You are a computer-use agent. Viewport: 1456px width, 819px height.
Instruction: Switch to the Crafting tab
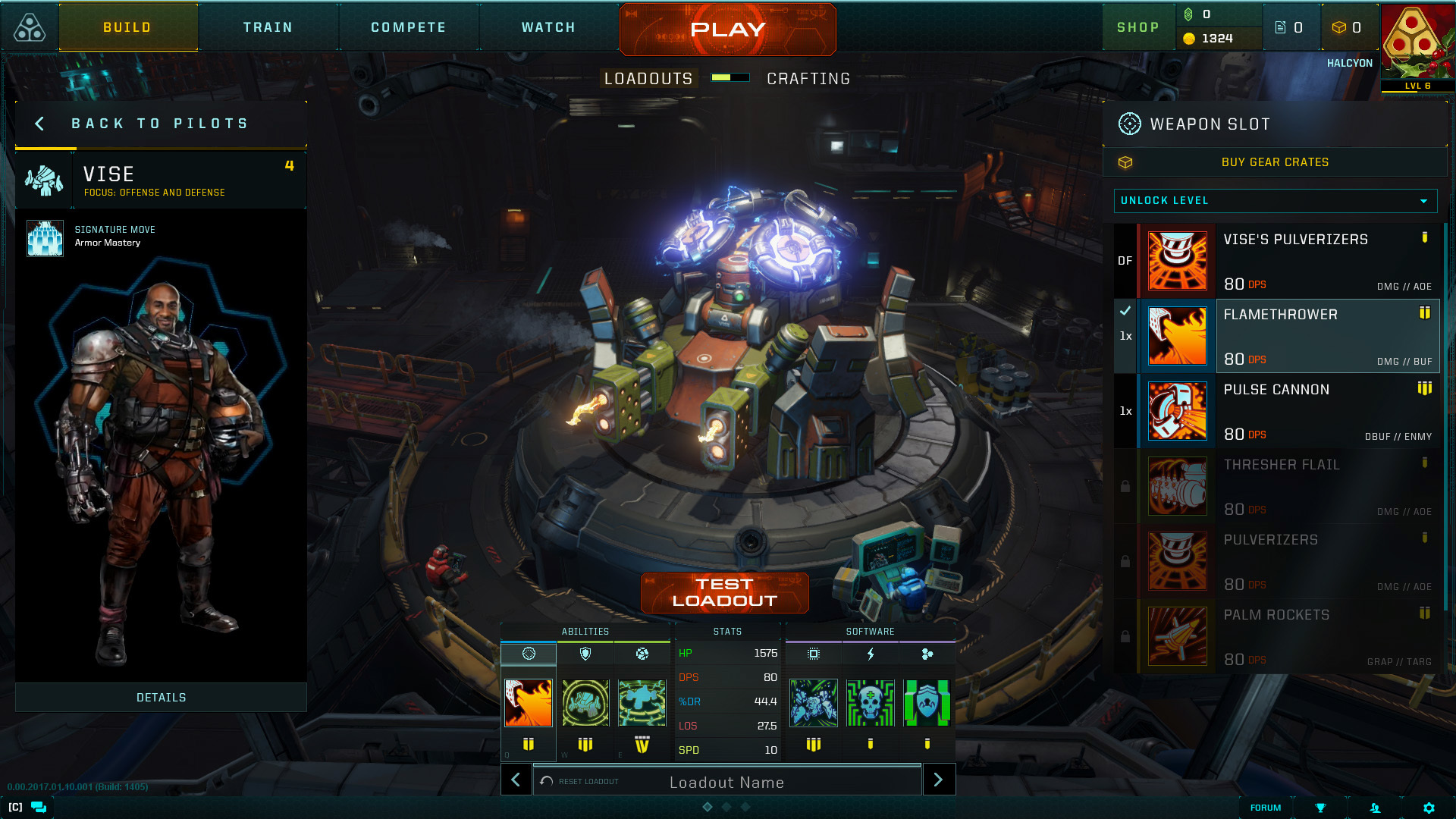(x=808, y=77)
